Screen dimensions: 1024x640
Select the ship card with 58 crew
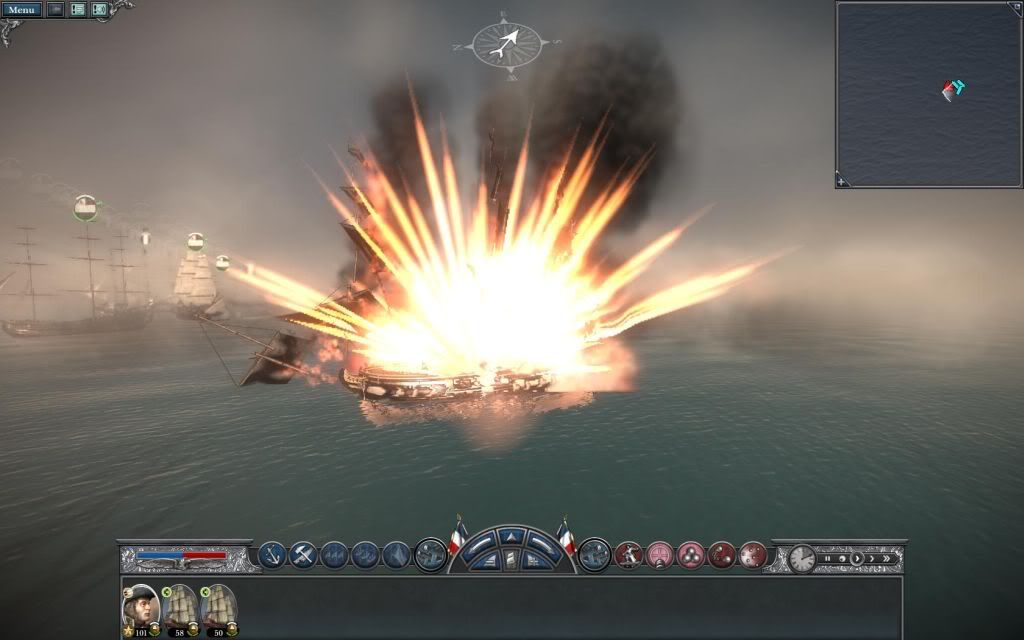[x=181, y=606]
